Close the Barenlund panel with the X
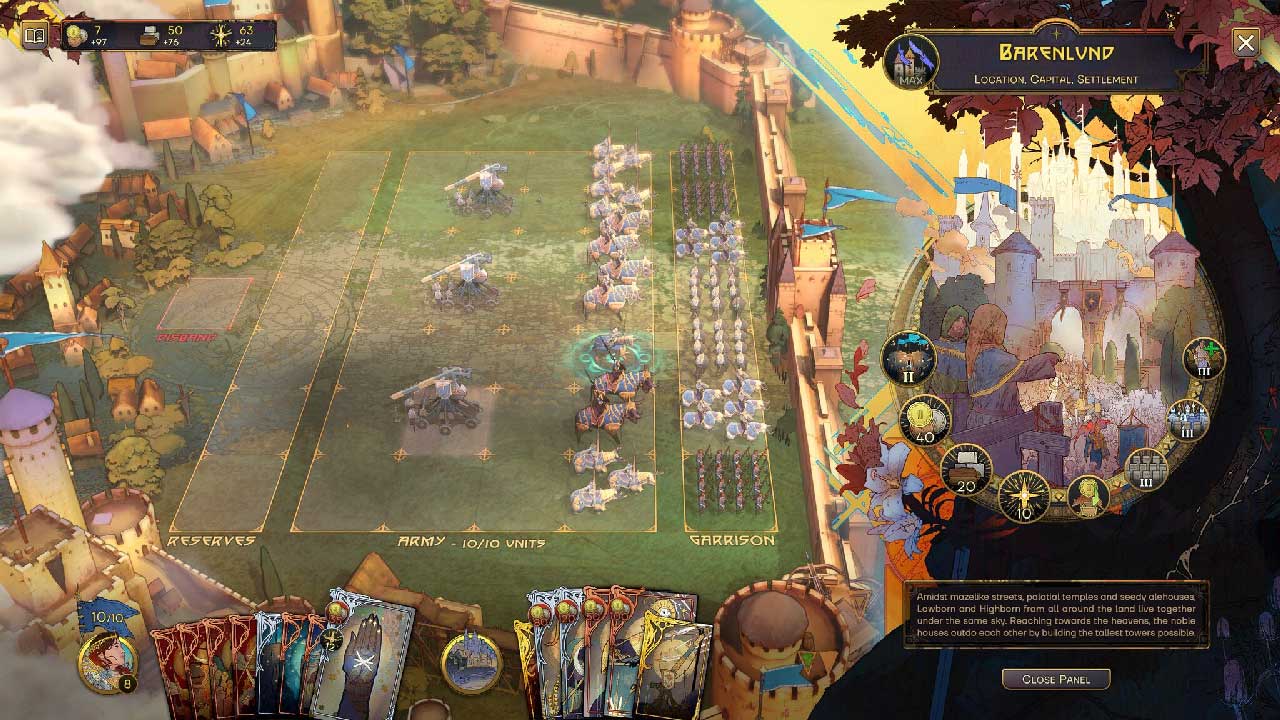The height and width of the screenshot is (720, 1280). pos(1245,42)
